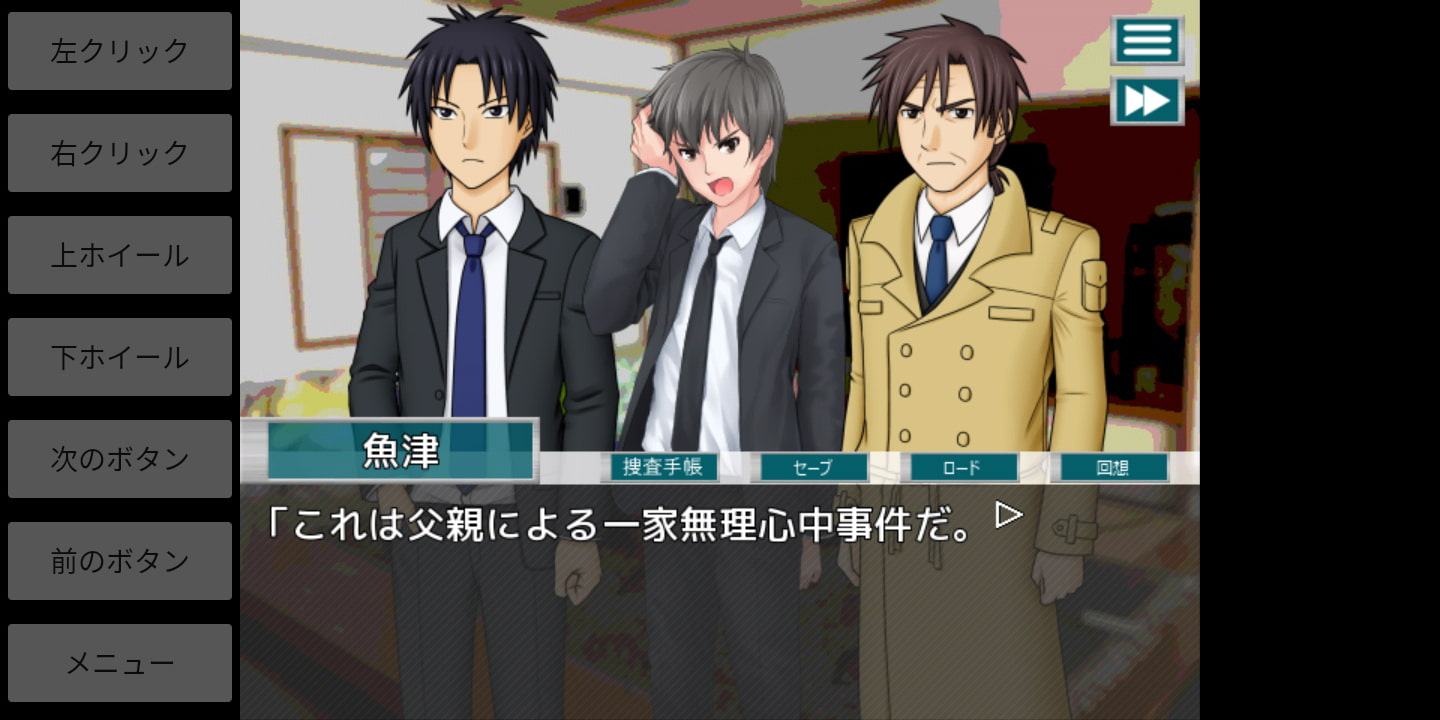Advance dialogue via the triangle arrow
1440x720 pixels.
(x=1009, y=515)
